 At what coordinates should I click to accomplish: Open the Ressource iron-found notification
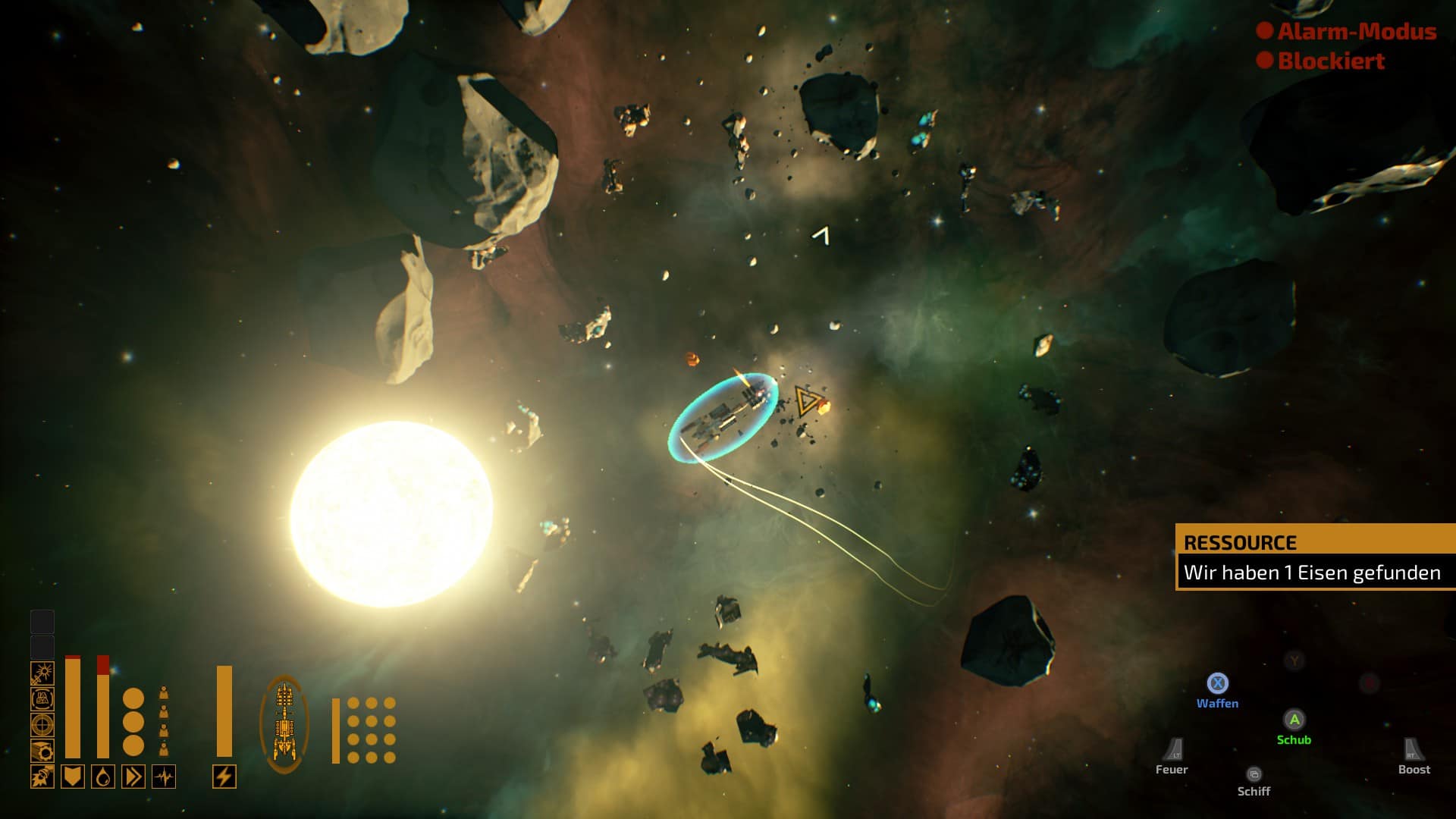[1314, 557]
